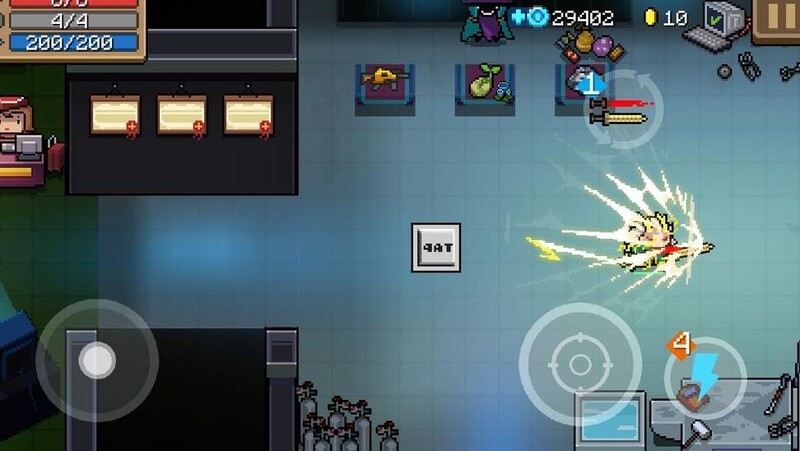The width and height of the screenshot is (800, 451).
Task: Activate the lightning bolt skill
Action: [705, 377]
